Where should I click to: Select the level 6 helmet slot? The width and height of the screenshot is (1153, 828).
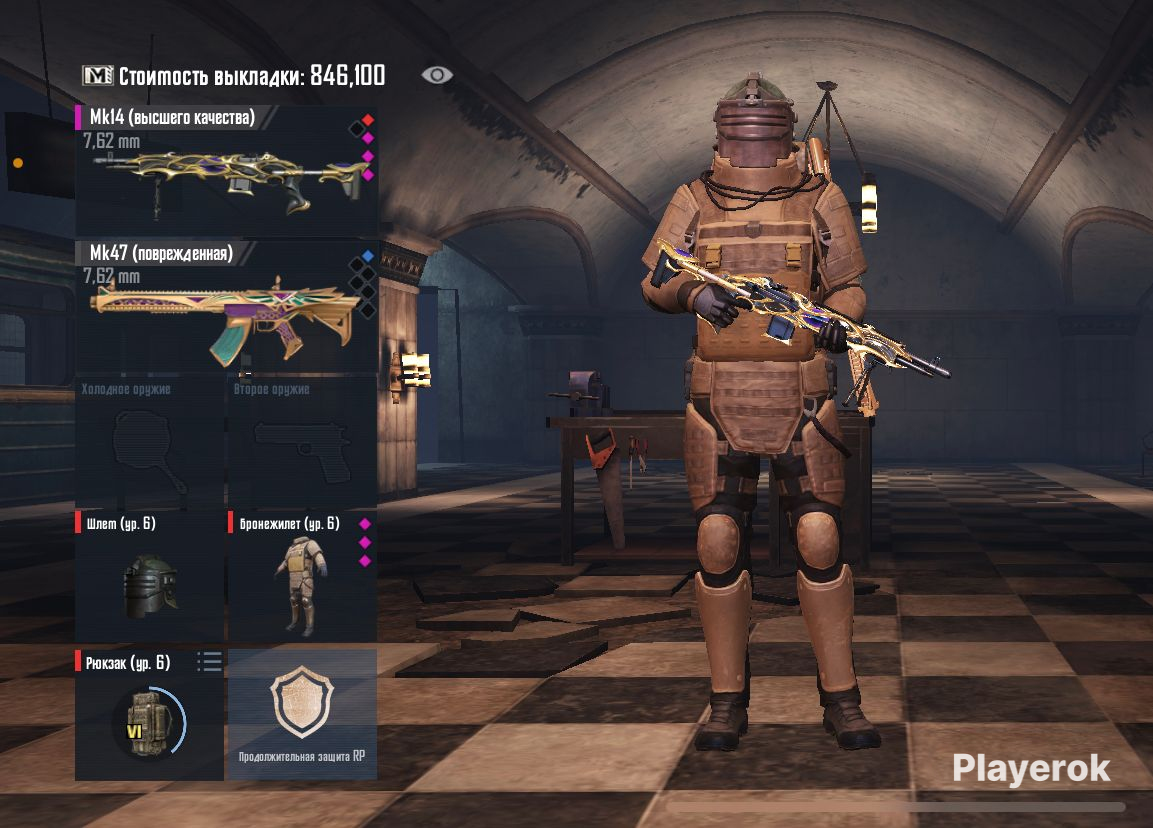click(150, 580)
